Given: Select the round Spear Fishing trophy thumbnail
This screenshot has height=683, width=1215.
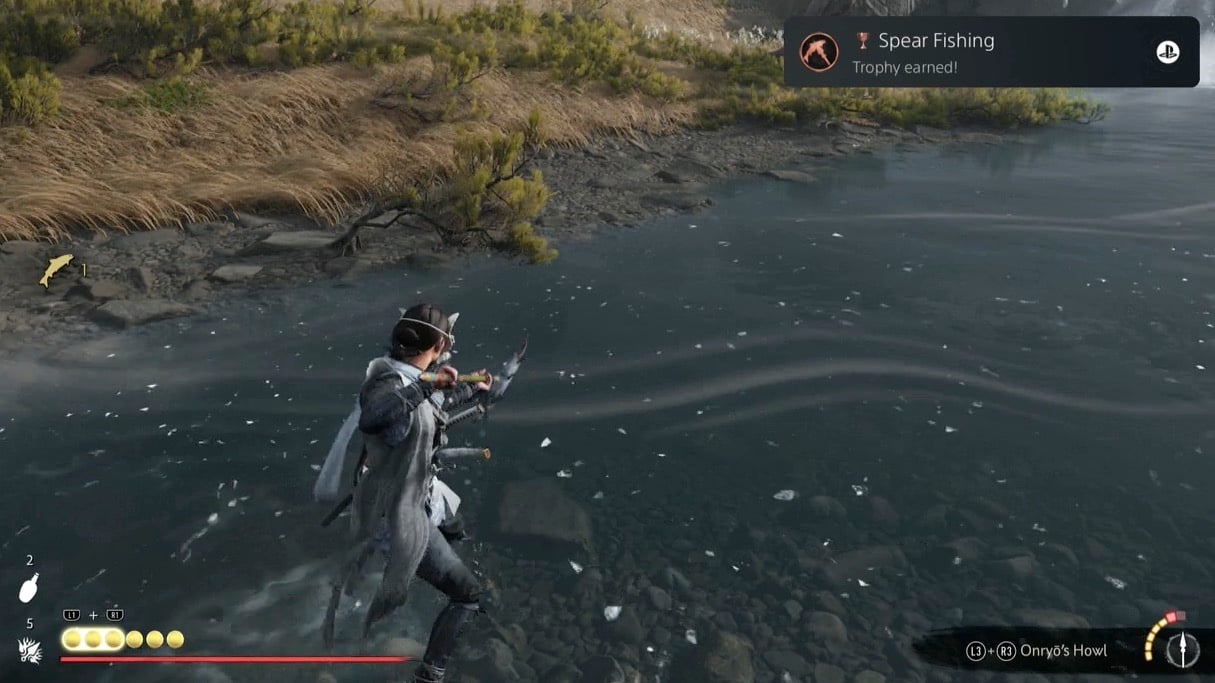Looking at the screenshot, I should tap(818, 52).
